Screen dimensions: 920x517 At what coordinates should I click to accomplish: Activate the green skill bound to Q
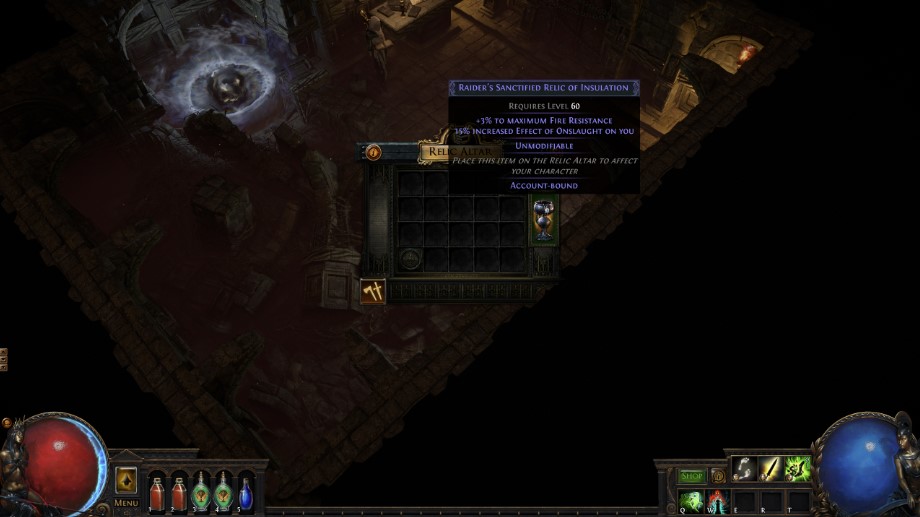coord(691,499)
